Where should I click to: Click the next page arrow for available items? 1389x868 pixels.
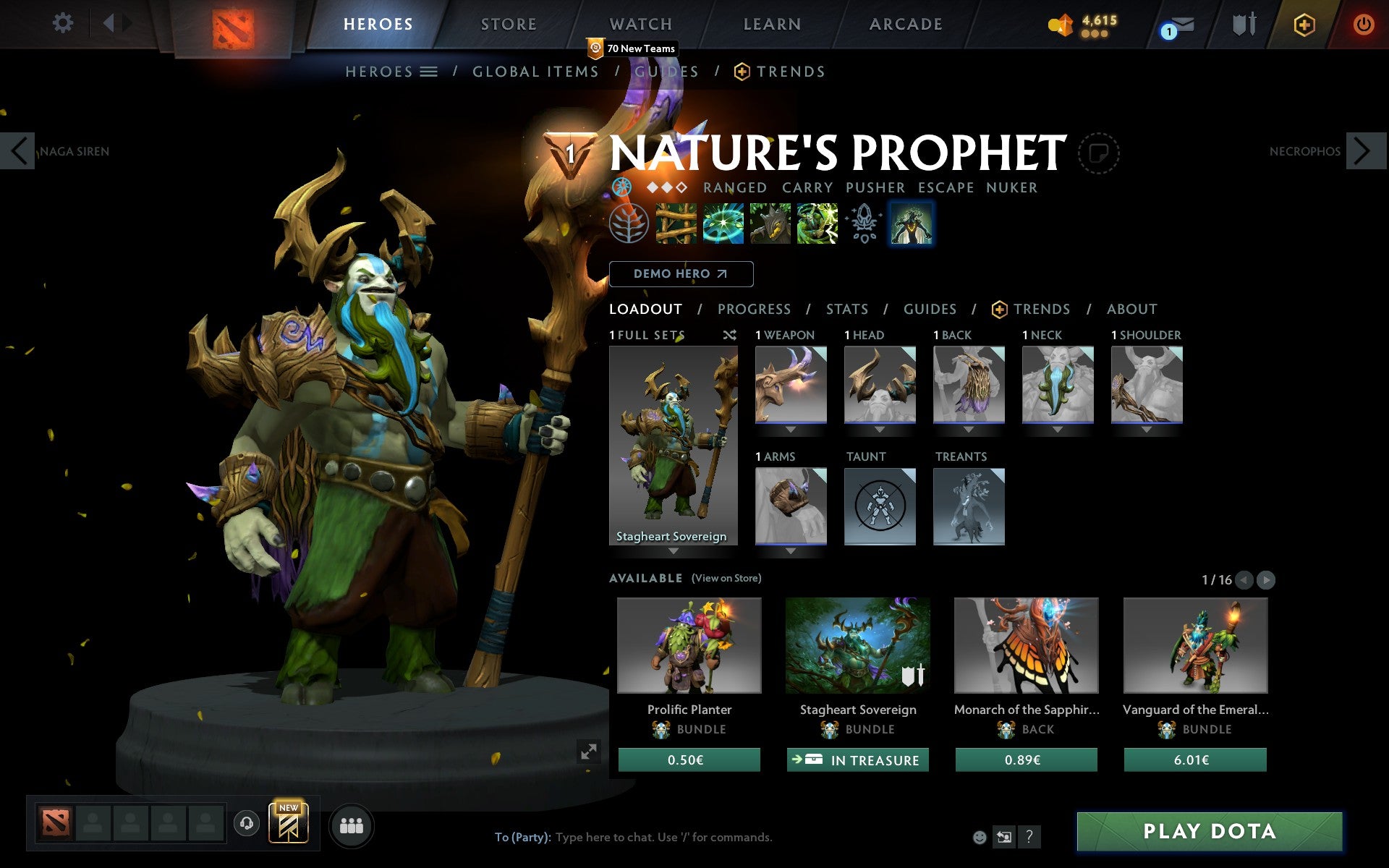click(x=1265, y=579)
